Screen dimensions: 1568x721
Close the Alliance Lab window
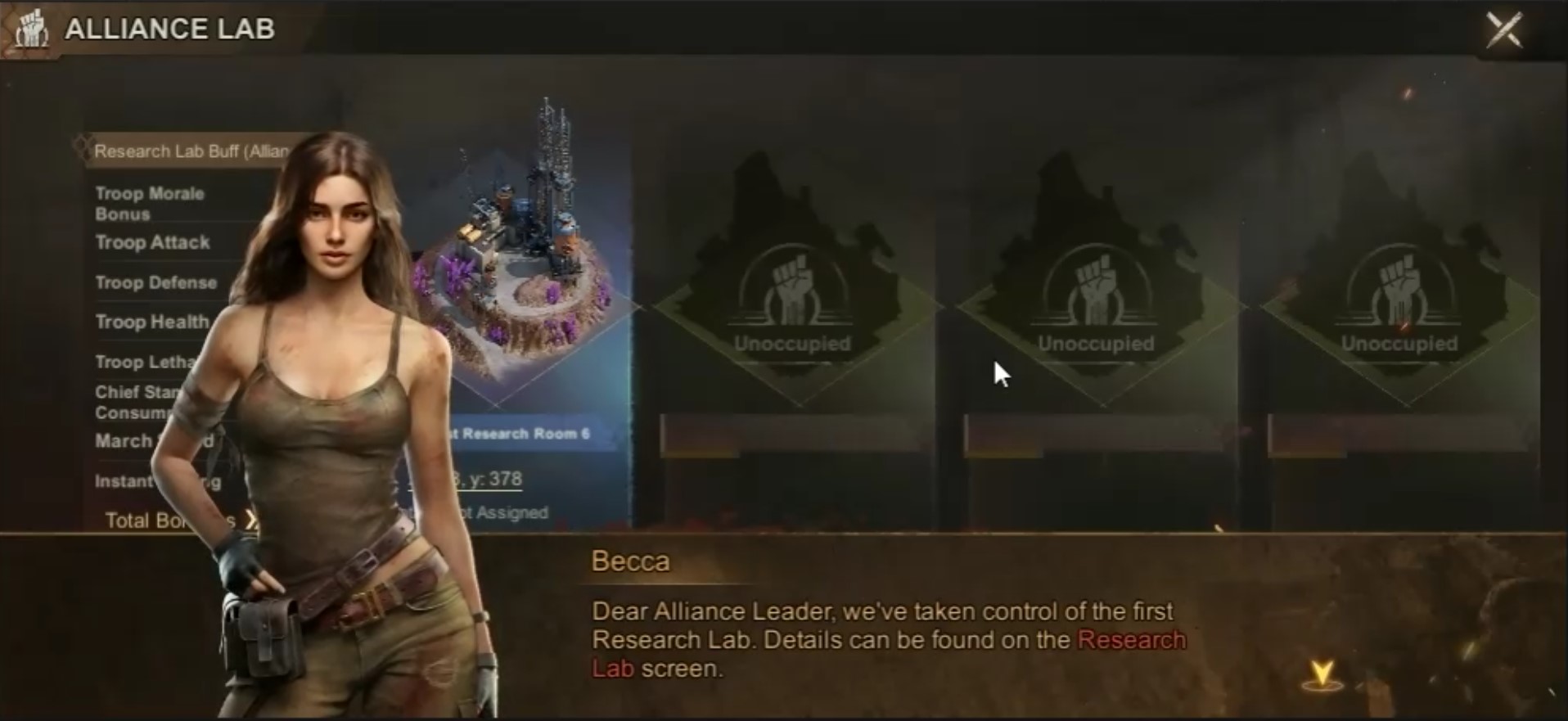(x=1503, y=30)
